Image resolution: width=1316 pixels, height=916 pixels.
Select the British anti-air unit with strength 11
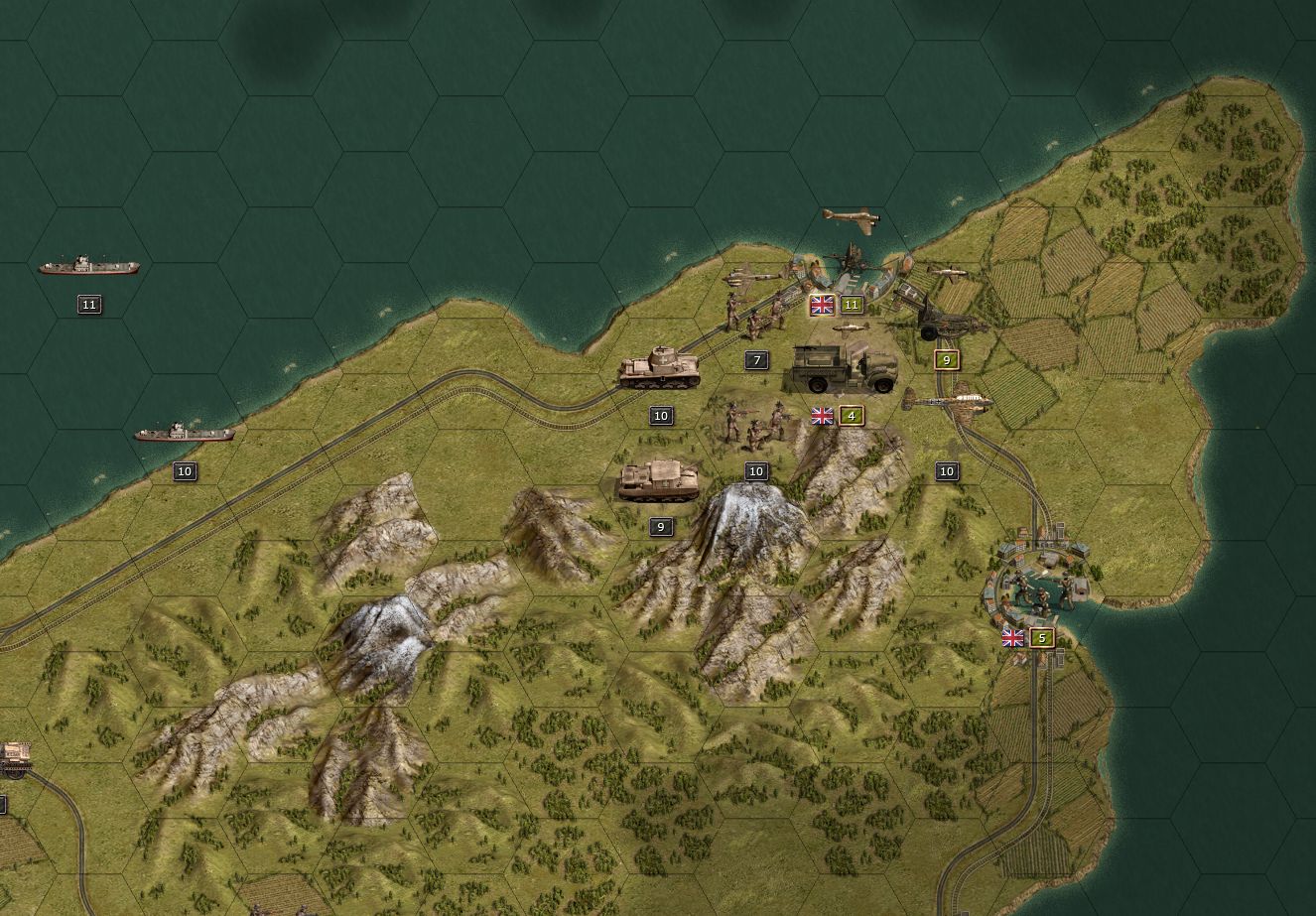click(852, 262)
